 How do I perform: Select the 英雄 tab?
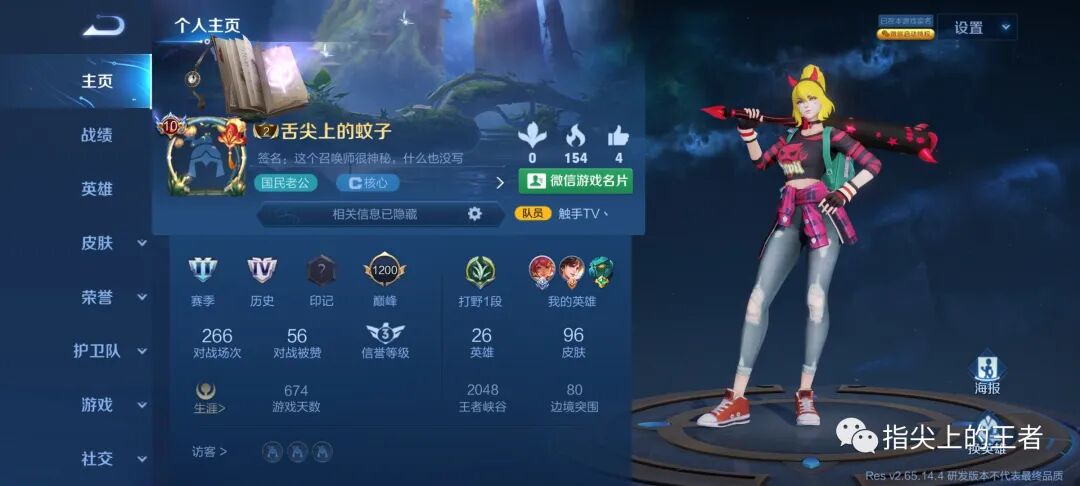click(97, 189)
